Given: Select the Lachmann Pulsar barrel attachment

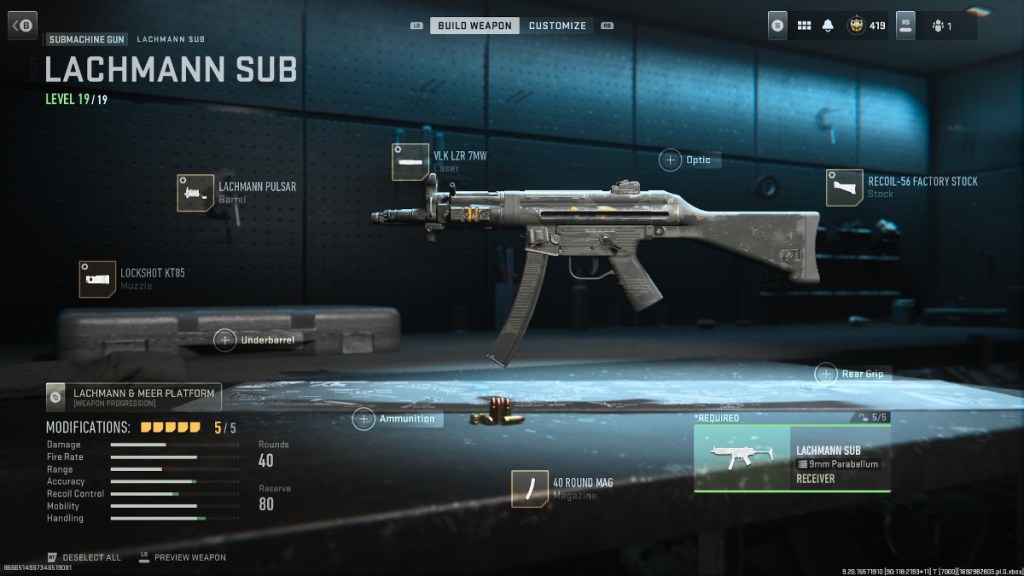Looking at the screenshot, I should 195,192.
